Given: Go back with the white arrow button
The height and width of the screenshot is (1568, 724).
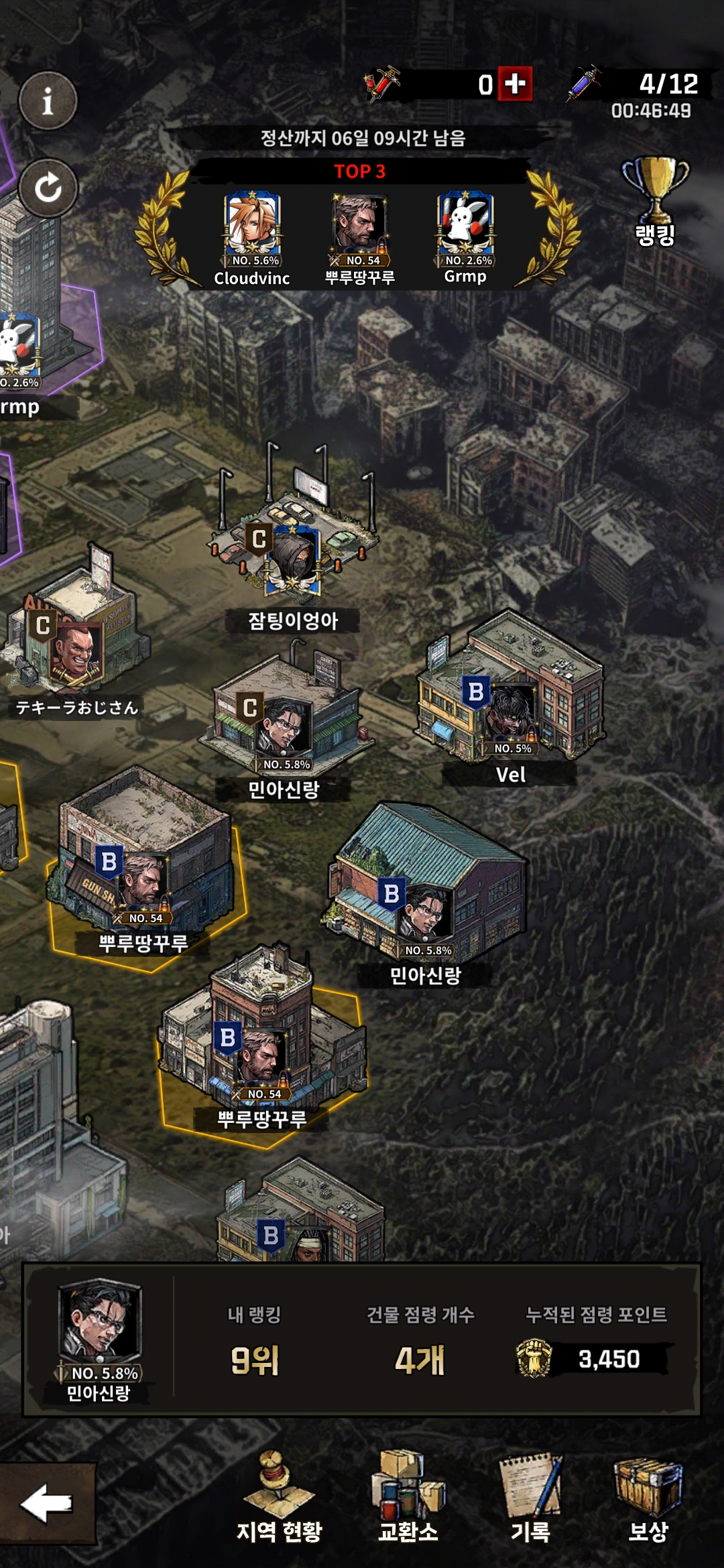Looking at the screenshot, I should coord(47,1503).
